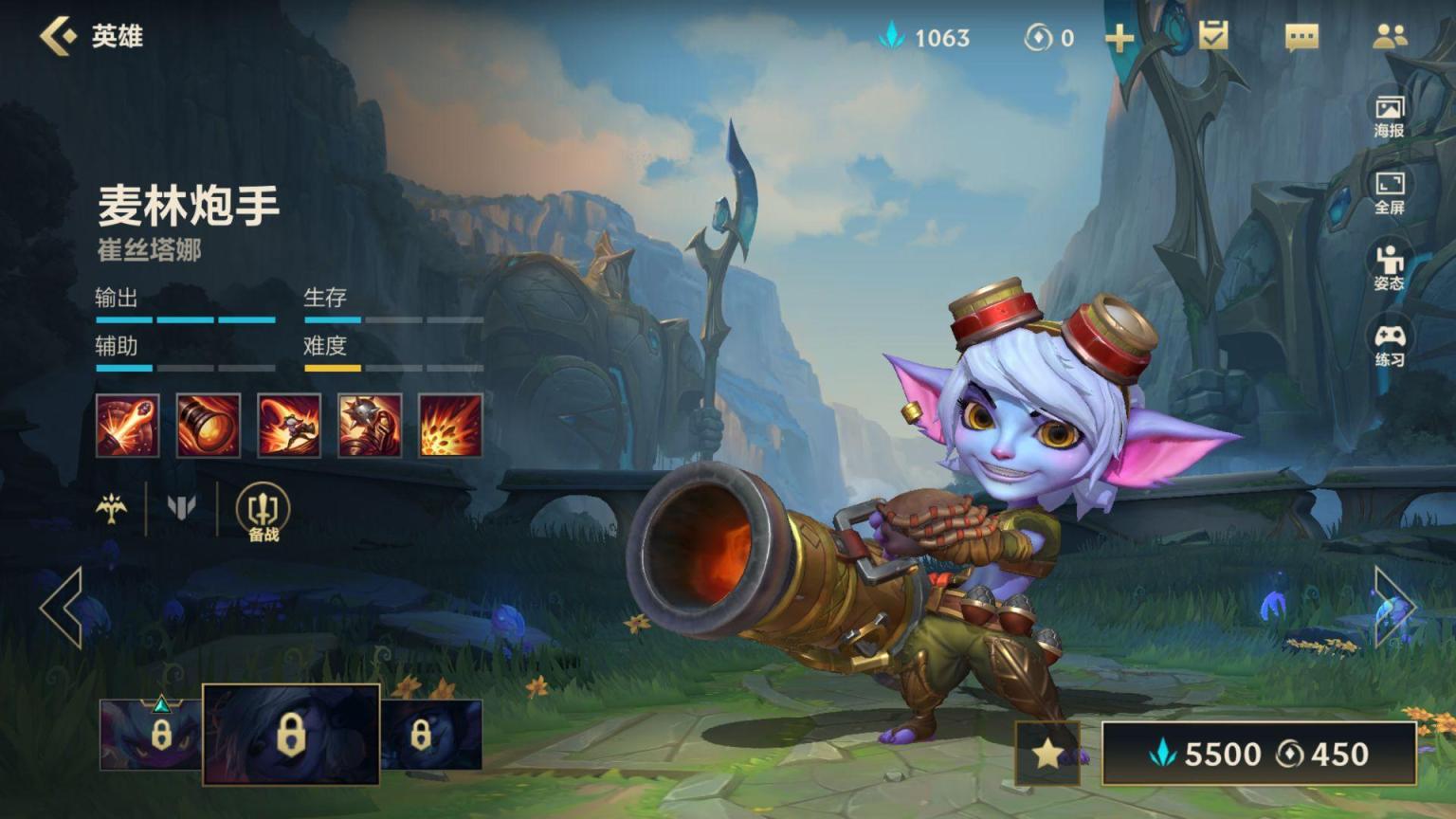1456x819 pixels.
Task: Open the chat messages icon
Action: (x=1301, y=37)
